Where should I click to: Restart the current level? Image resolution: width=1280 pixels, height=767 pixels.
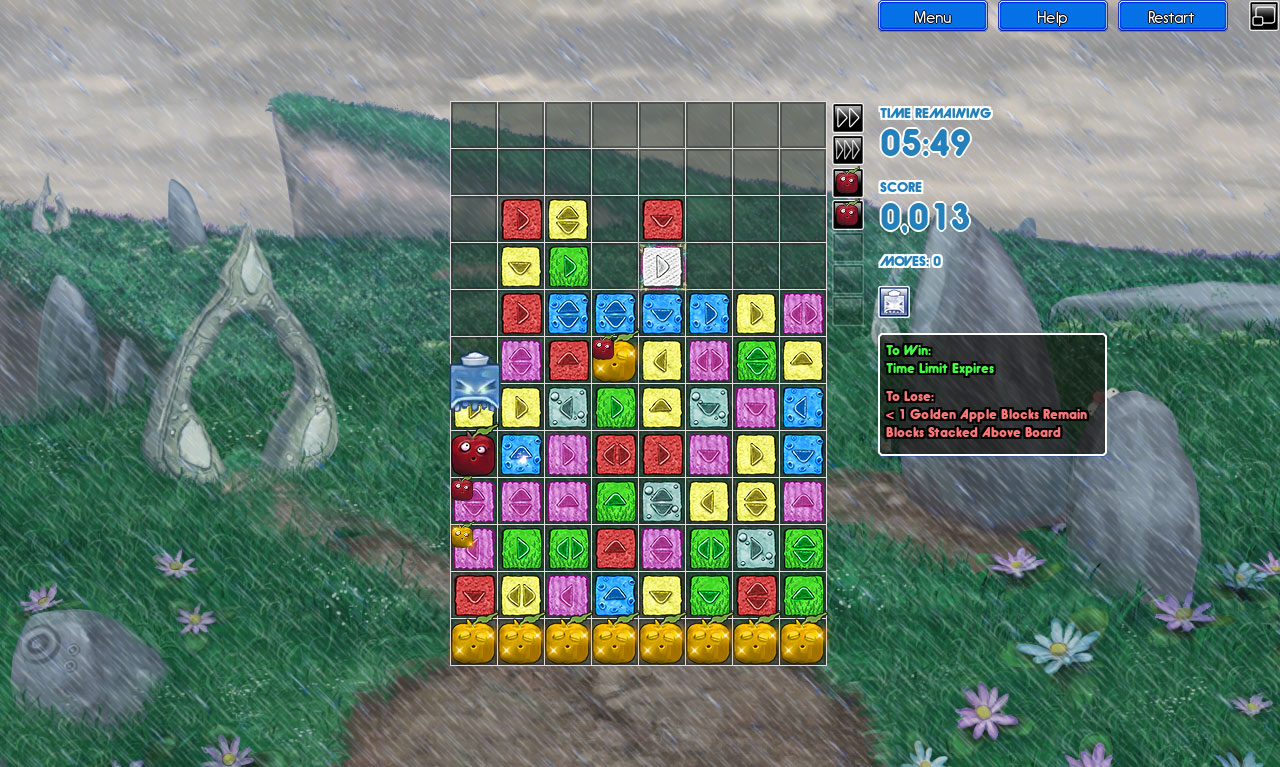click(x=1172, y=16)
